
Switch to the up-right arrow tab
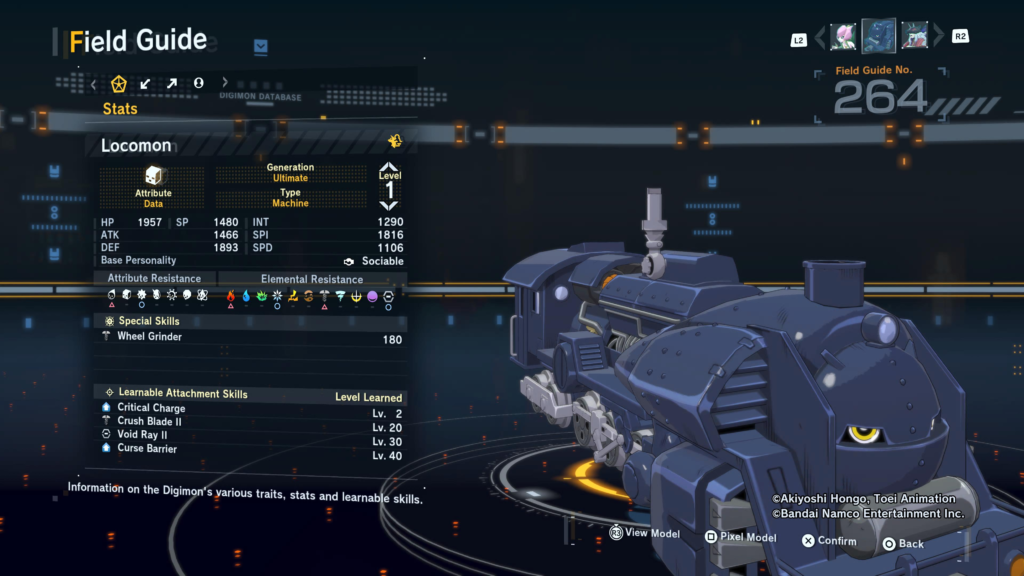pos(171,83)
